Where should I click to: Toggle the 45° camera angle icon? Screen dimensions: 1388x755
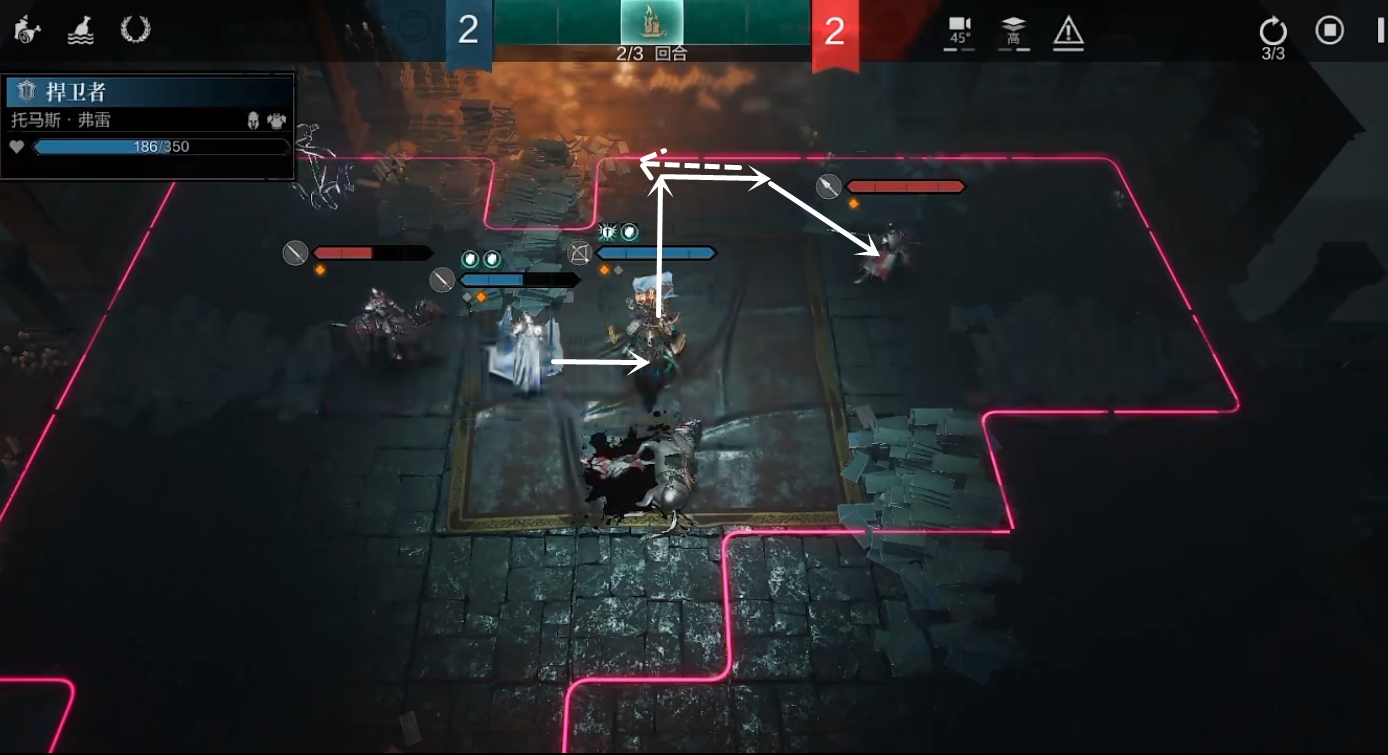[960, 31]
